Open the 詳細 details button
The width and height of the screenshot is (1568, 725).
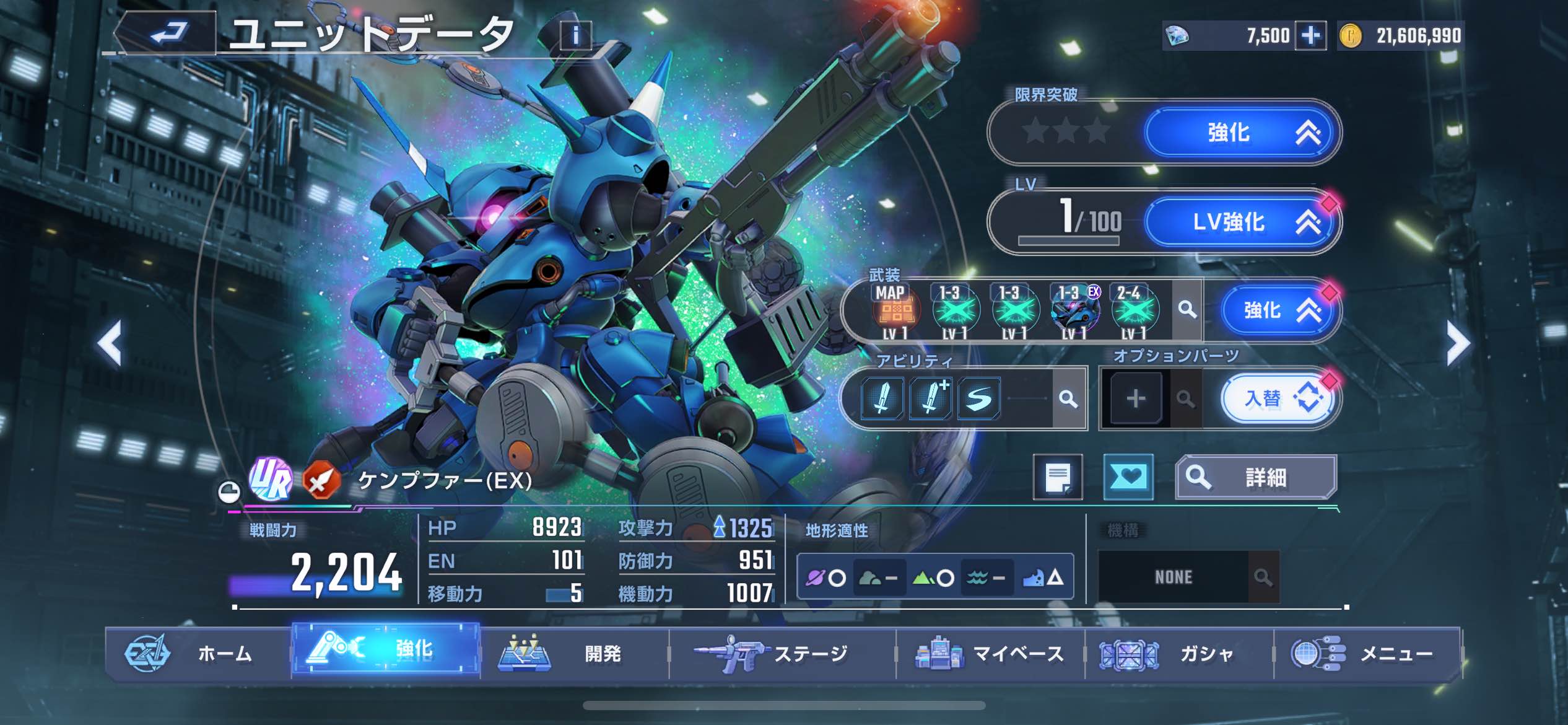pos(1255,477)
